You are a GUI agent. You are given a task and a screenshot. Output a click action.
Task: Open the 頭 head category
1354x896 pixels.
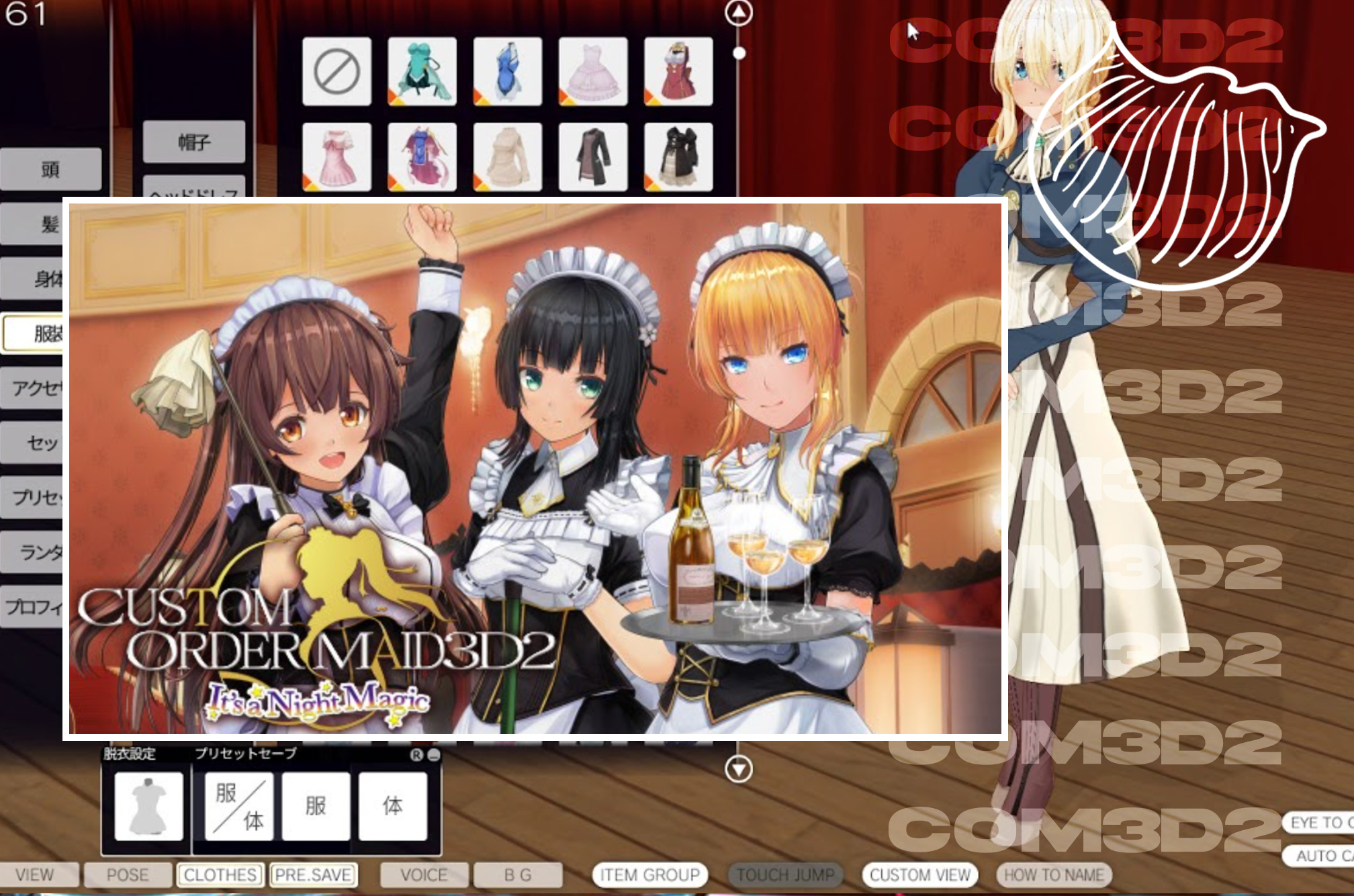point(50,169)
